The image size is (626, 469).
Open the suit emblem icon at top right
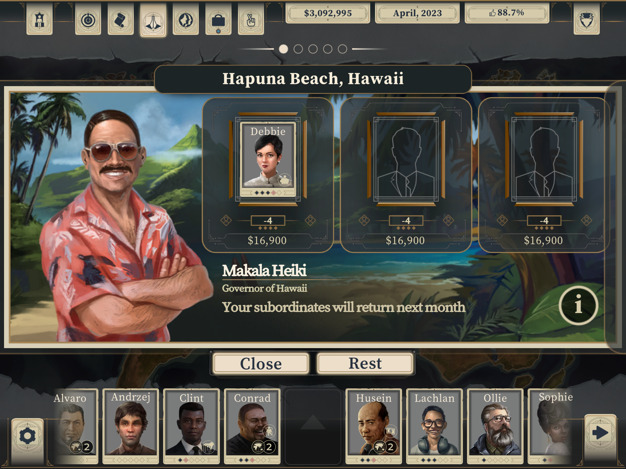pos(586,19)
